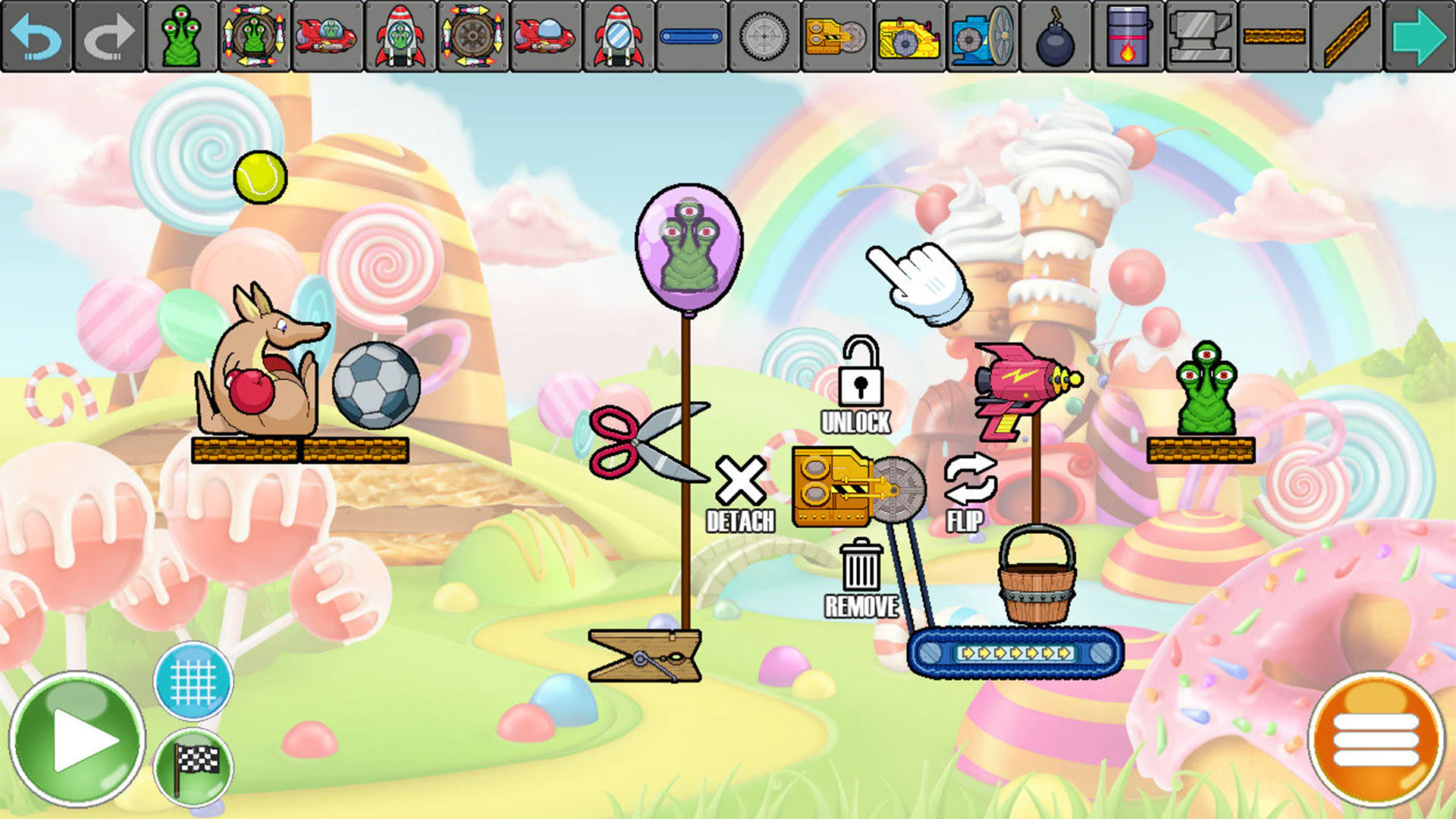1456x819 pixels.
Task: Click the checkered flag option
Action: tap(193, 766)
